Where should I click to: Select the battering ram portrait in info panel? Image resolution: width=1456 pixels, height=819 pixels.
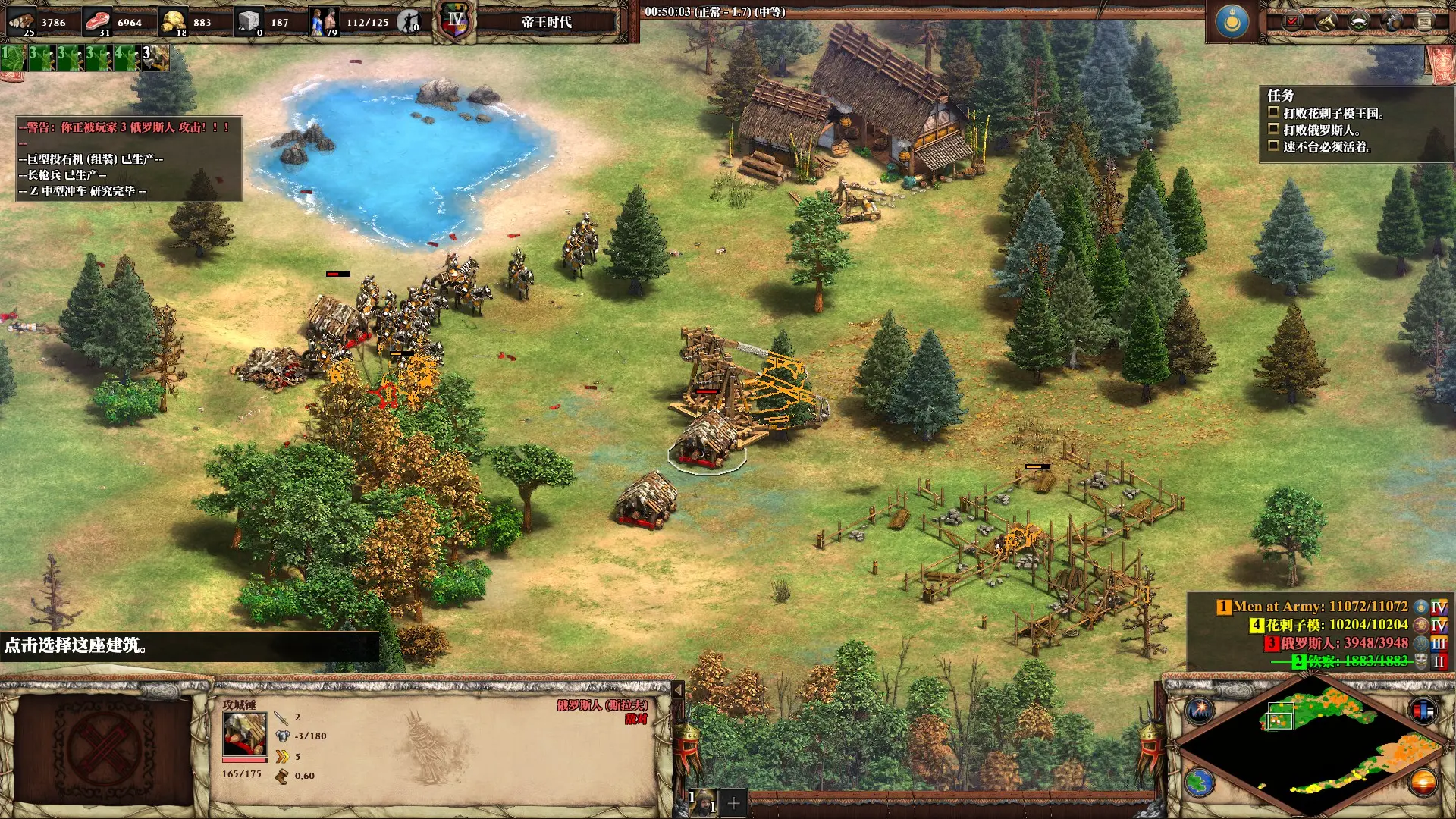pos(244,734)
